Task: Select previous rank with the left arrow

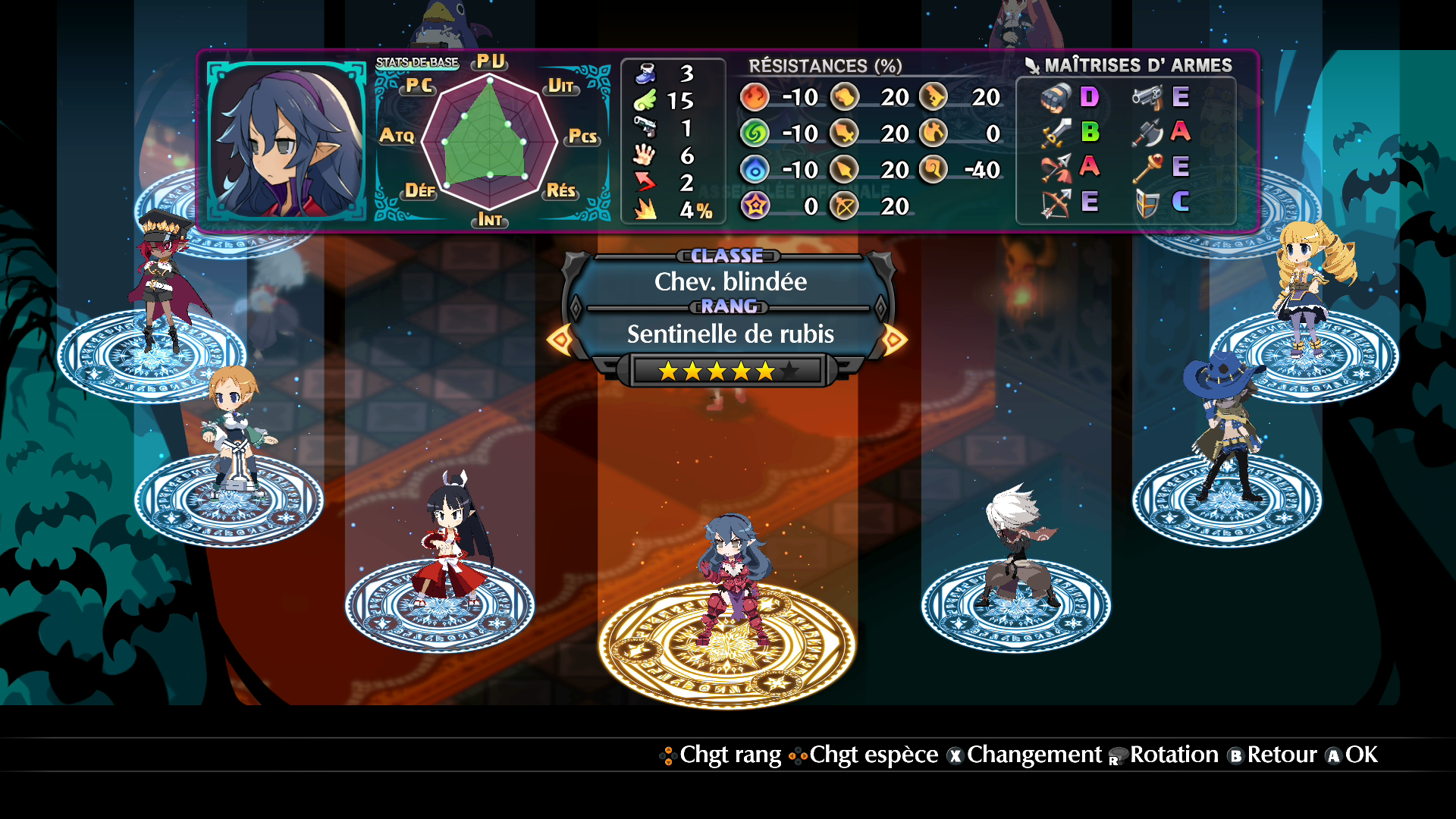Action: point(561,339)
